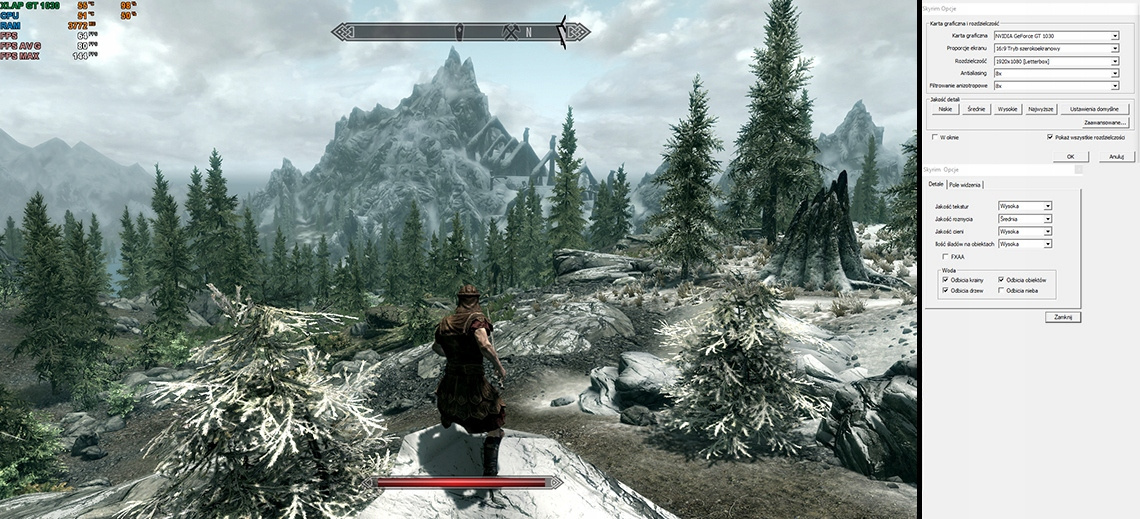Open the Karta graficzna dropdown
The height and width of the screenshot is (519, 1140).
point(1056,35)
